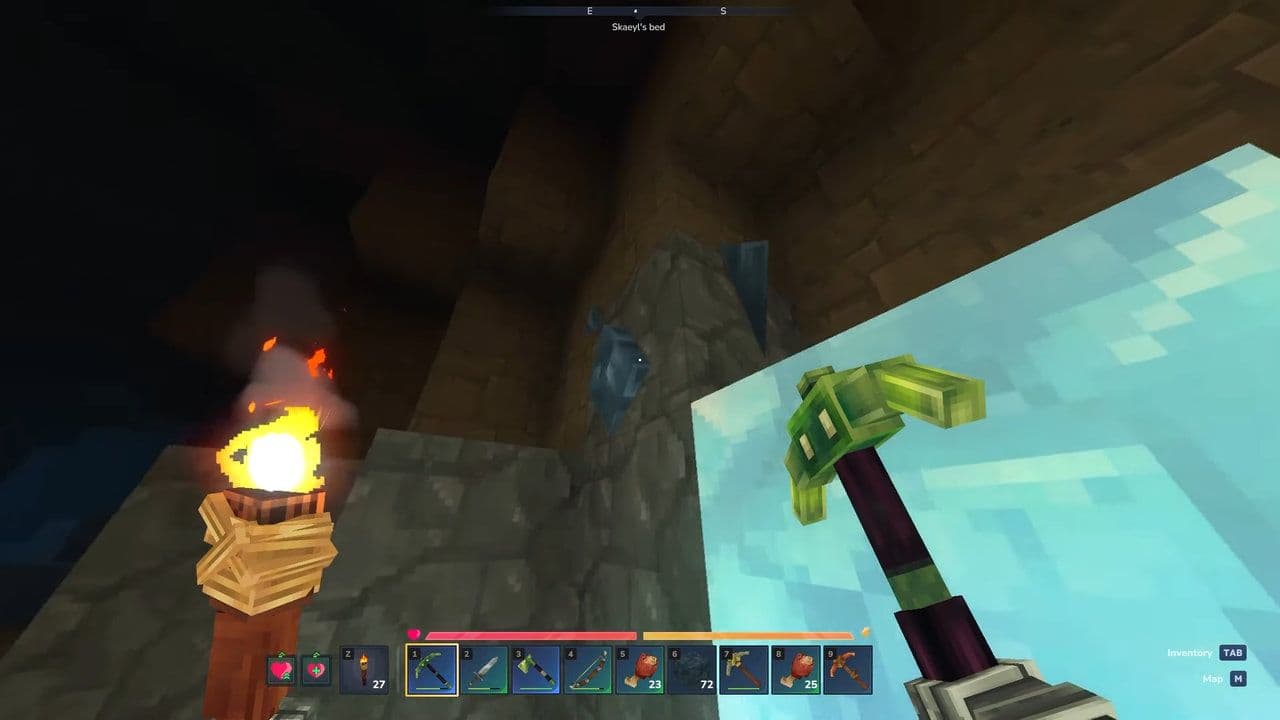Select the bow in hotbar slot 4
Screen dimensions: 1280x720
point(589,671)
